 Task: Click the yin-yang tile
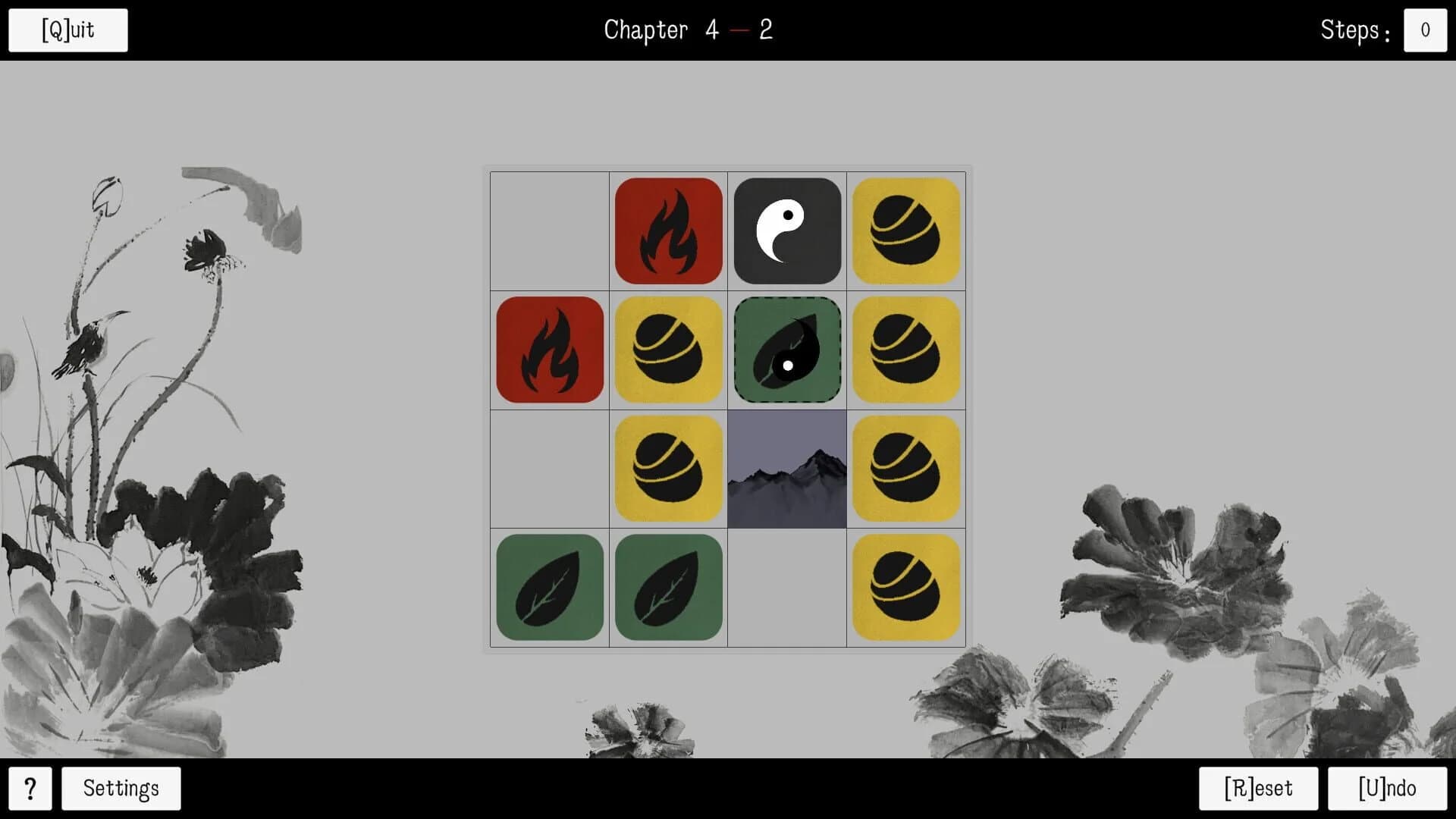coord(787,231)
